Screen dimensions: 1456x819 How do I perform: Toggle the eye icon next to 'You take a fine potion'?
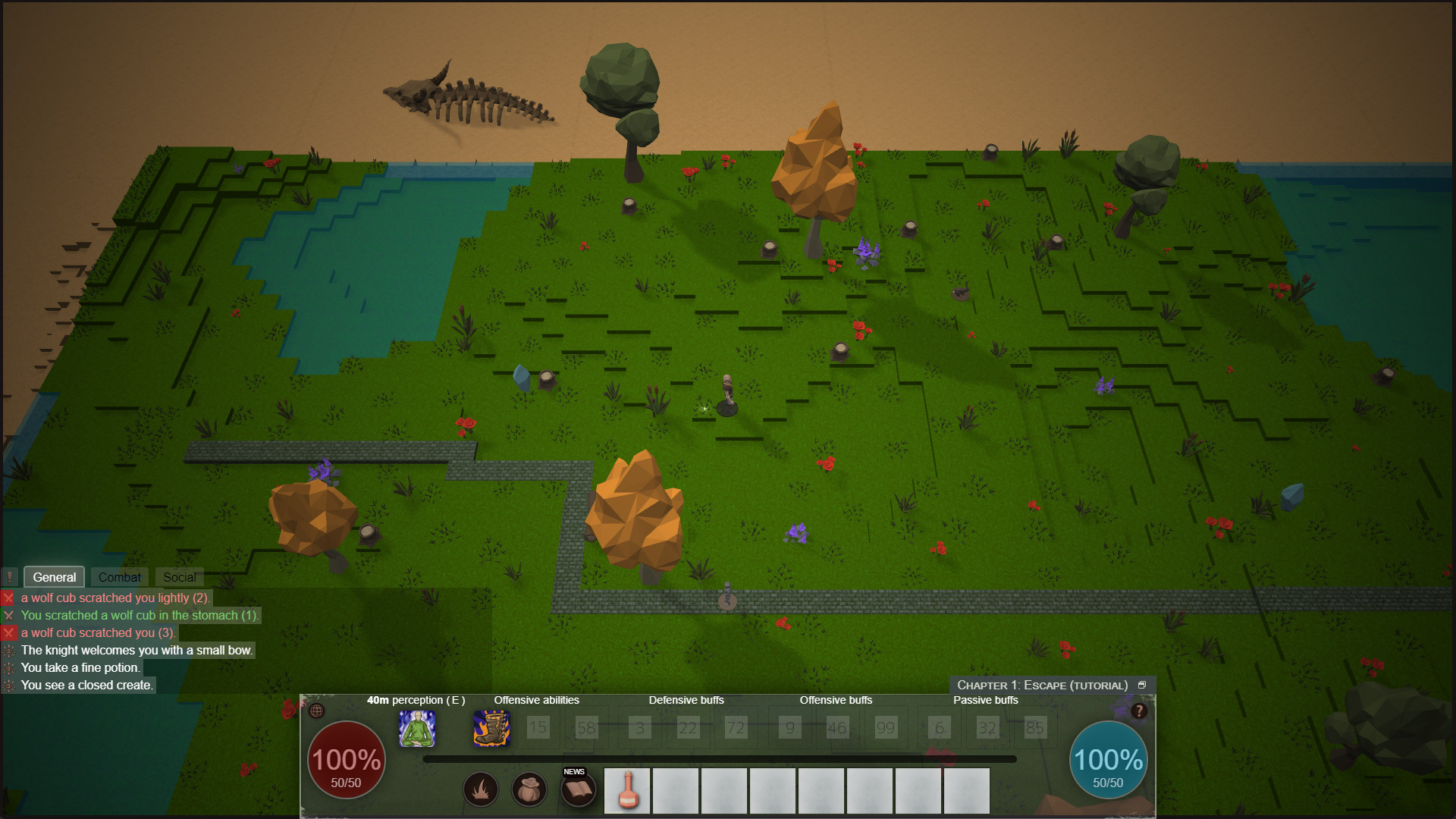(9, 668)
